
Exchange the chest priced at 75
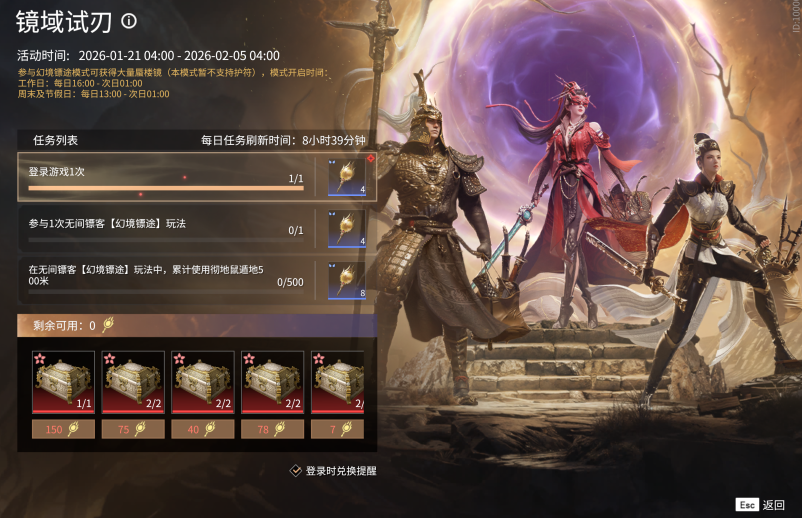[x=133, y=429]
